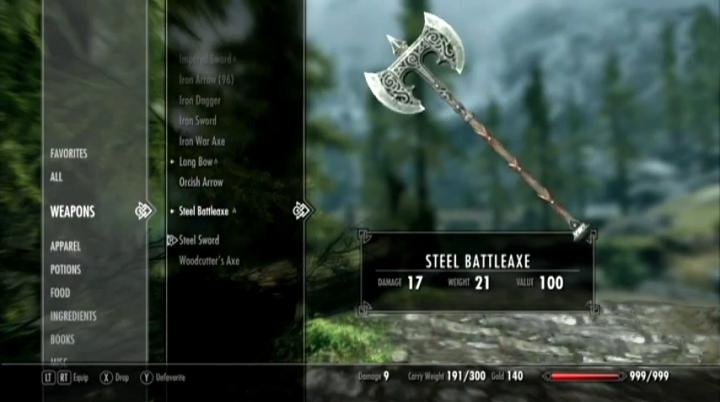
Task: Choose the Woodcutter's Axe entry
Action: tap(209, 261)
